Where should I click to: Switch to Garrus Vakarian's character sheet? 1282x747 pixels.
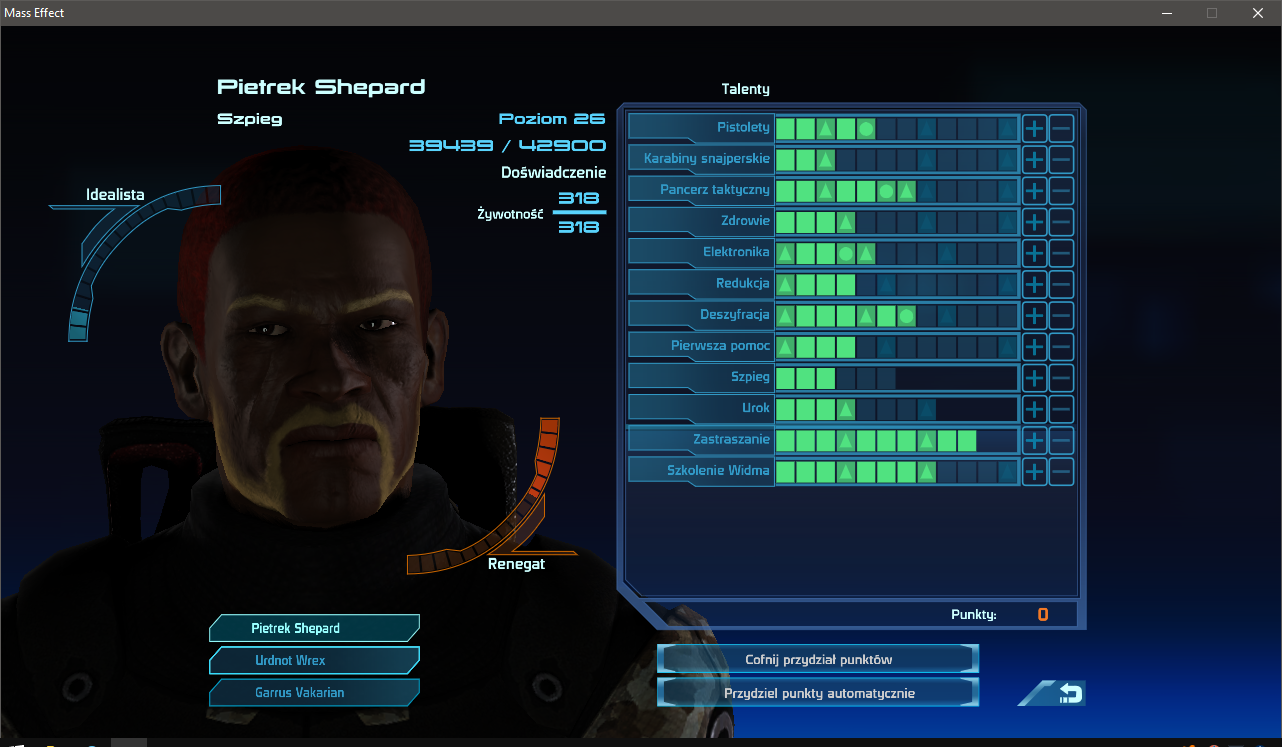coord(314,692)
